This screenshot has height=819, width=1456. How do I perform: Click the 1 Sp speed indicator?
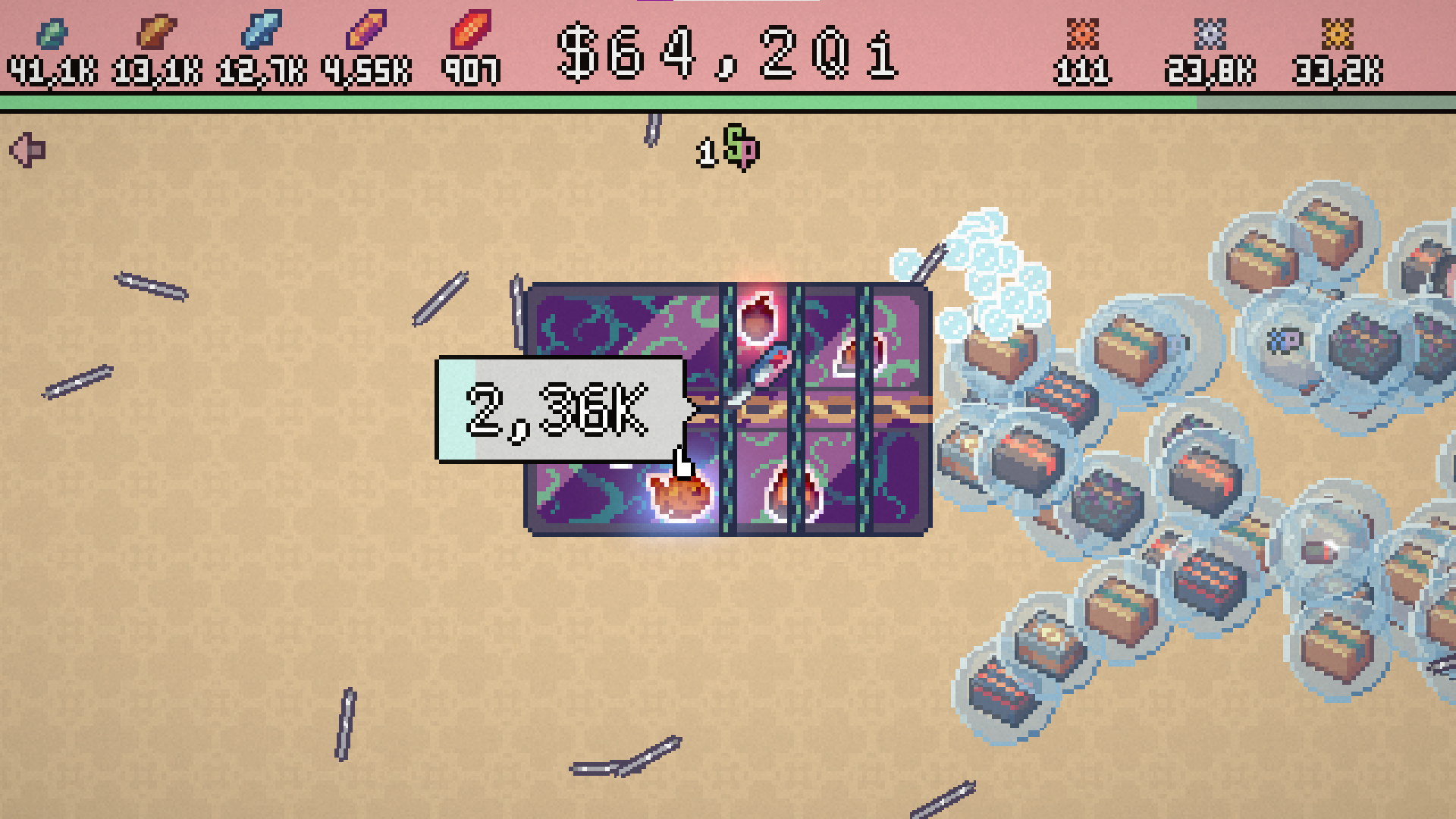click(x=728, y=149)
